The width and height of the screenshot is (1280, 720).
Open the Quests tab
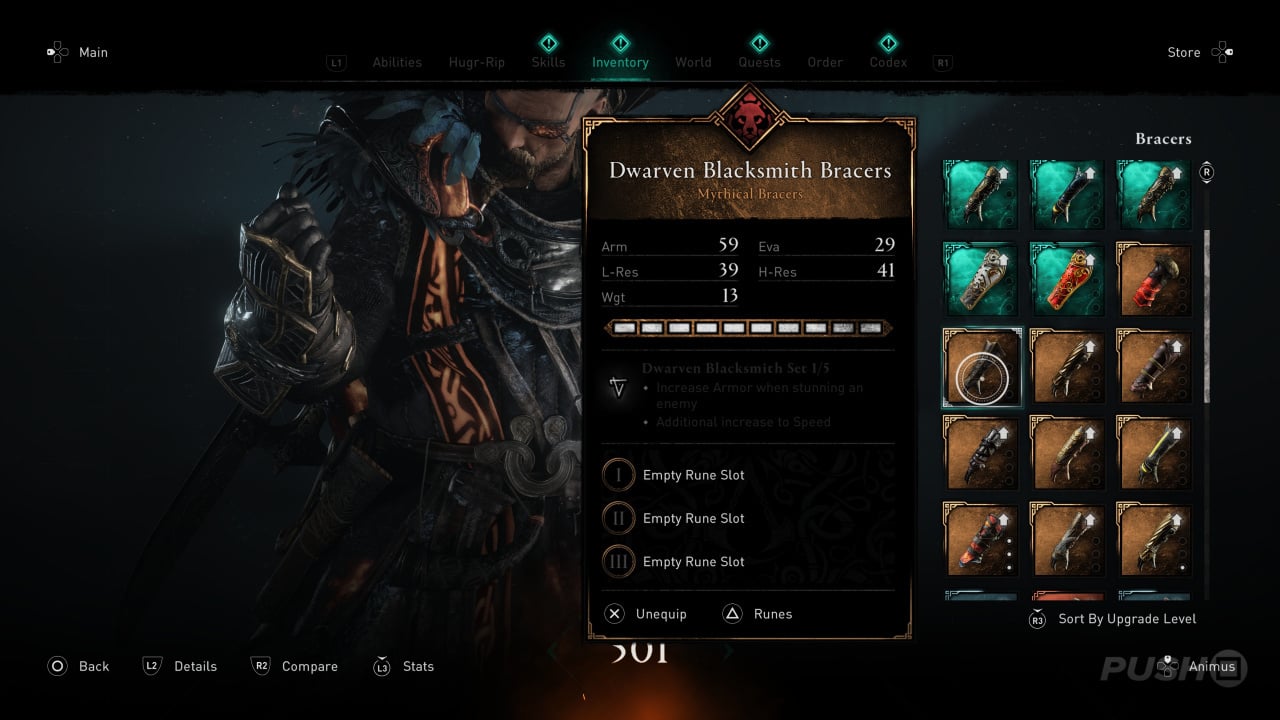[x=759, y=62]
